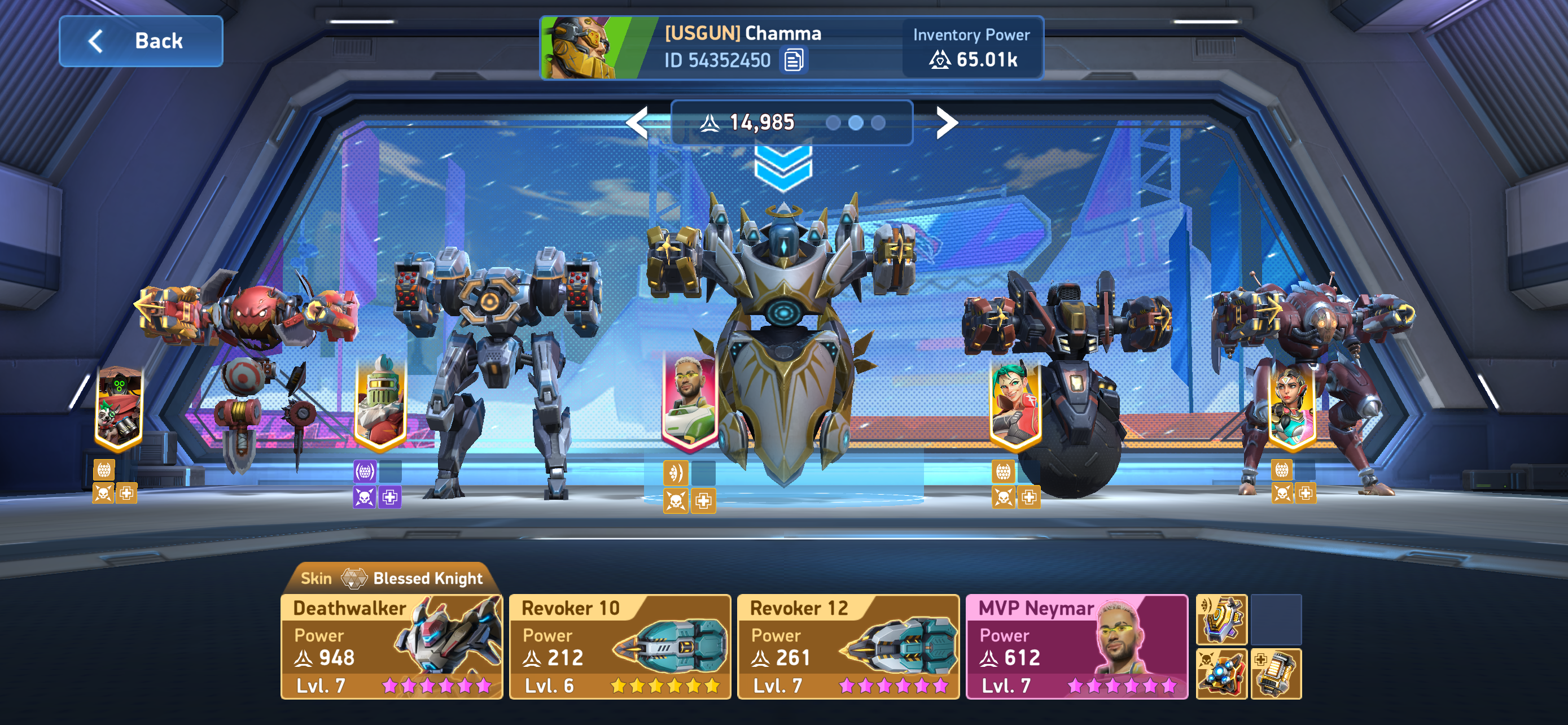This screenshot has height=725, width=1568.
Task: Select the Revoker 10 weapon card
Action: pyautogui.click(x=620, y=647)
